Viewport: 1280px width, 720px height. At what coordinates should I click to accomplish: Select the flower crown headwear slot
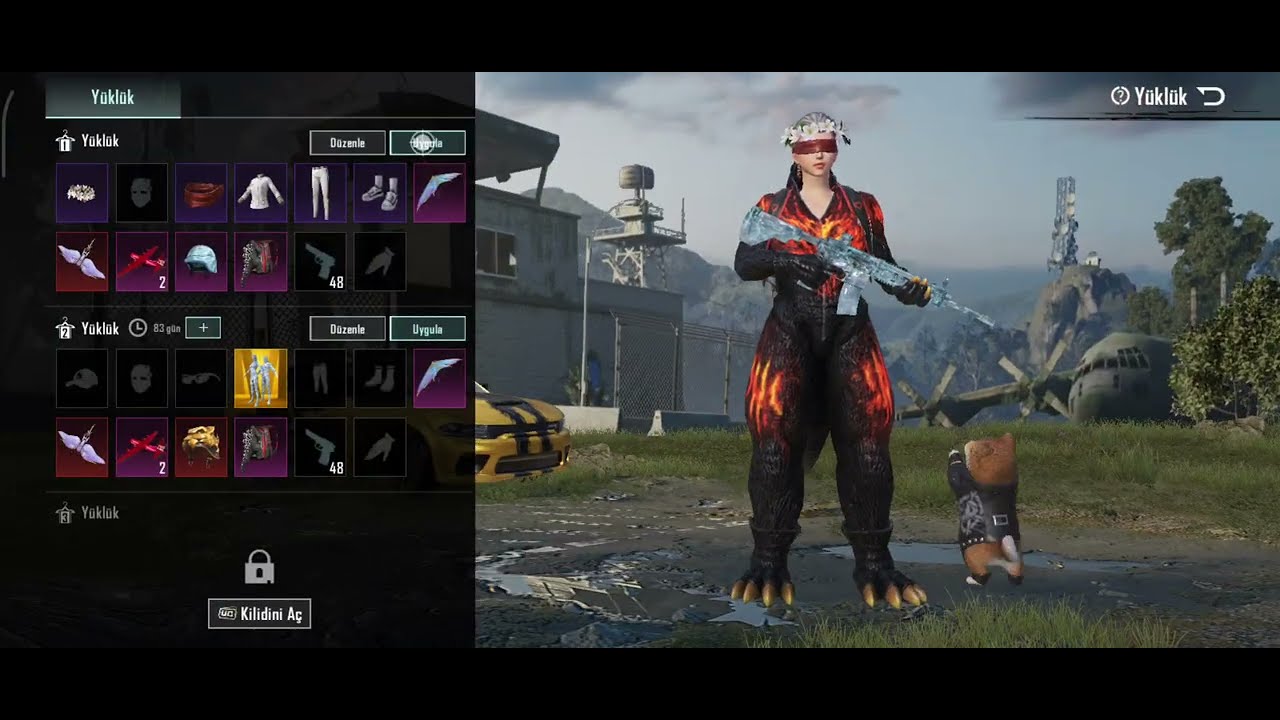[82, 193]
